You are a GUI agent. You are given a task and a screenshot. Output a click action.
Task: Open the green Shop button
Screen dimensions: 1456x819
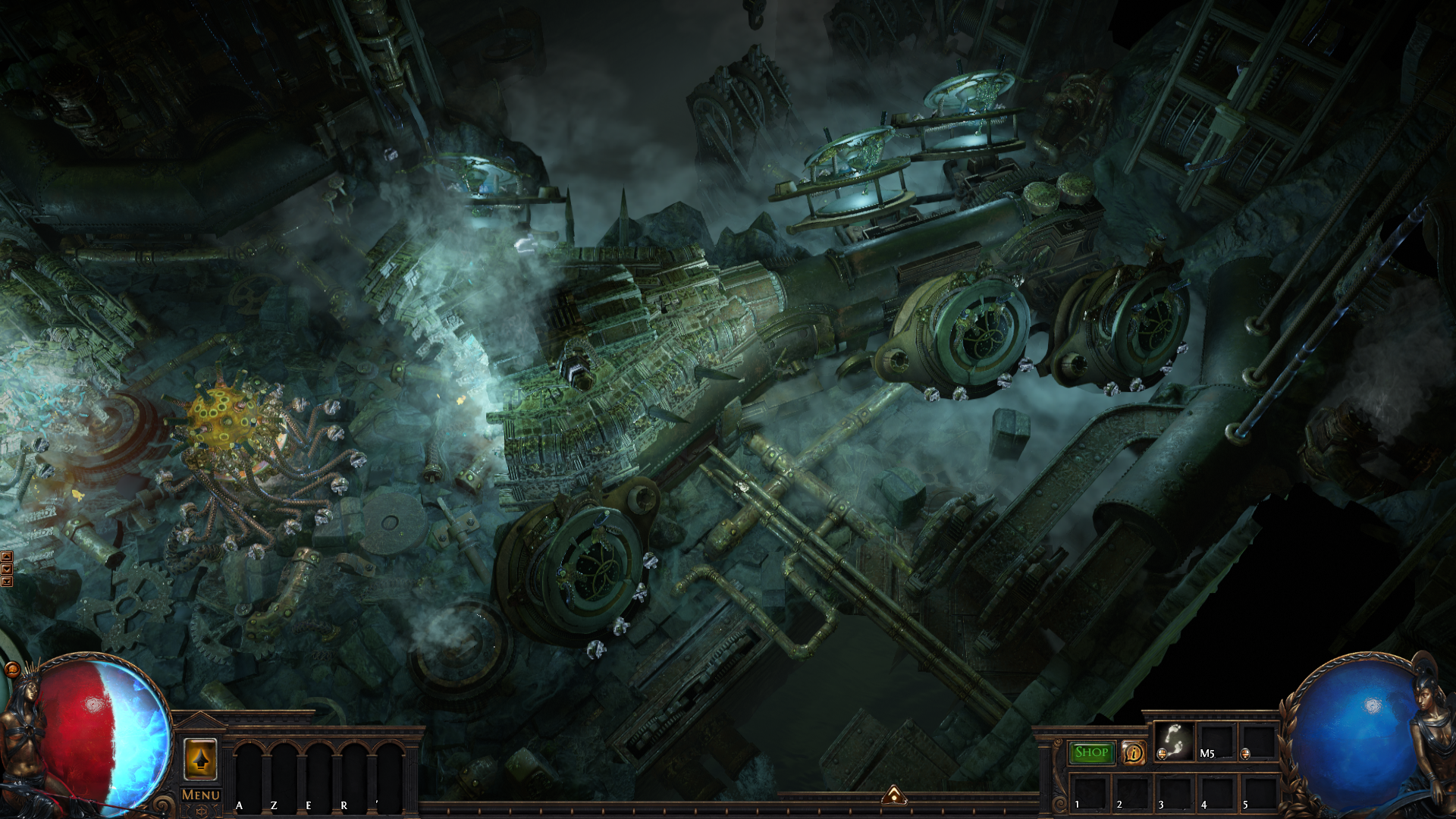1091,752
